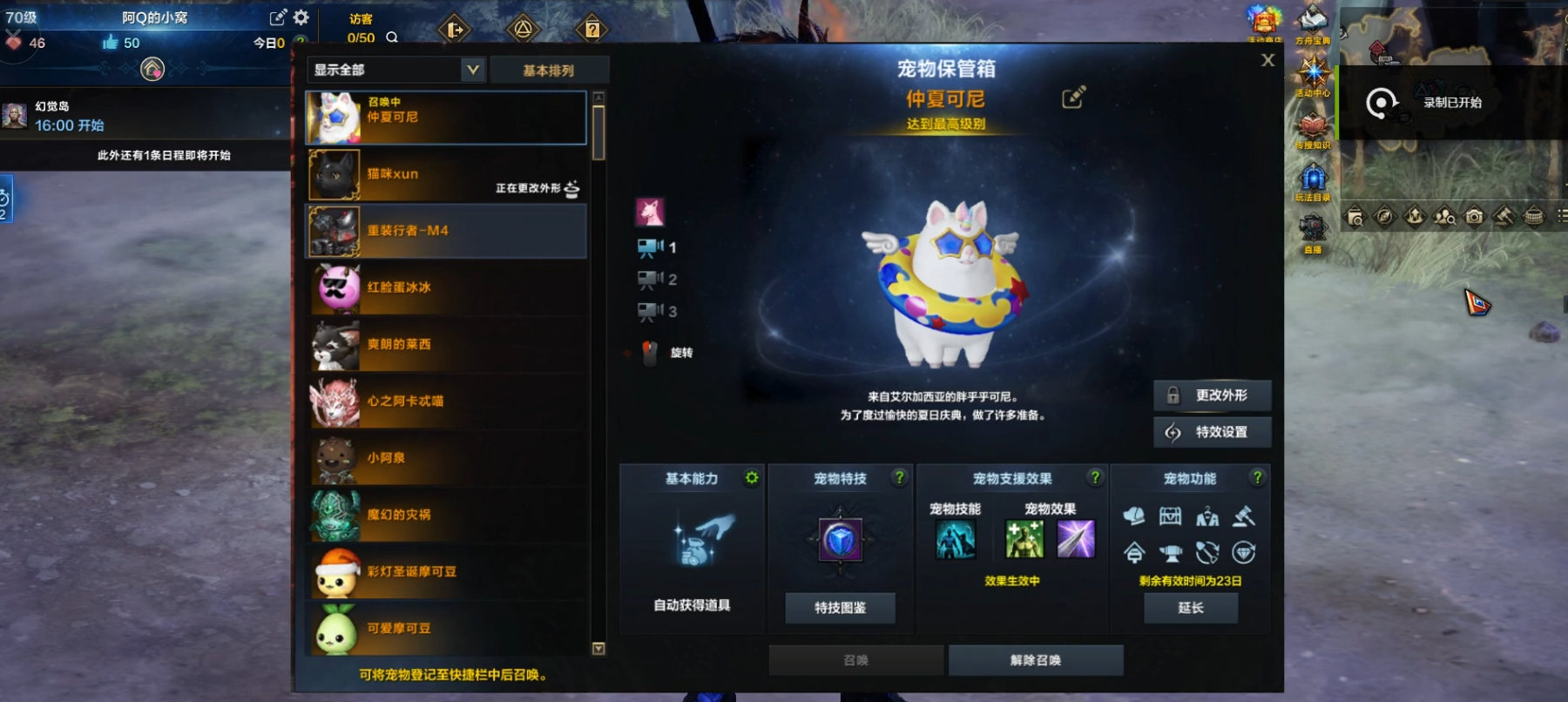This screenshot has height=702, width=1568.
Task: Click the camera screenshot icon in the right toolbar
Action: coord(1473,219)
